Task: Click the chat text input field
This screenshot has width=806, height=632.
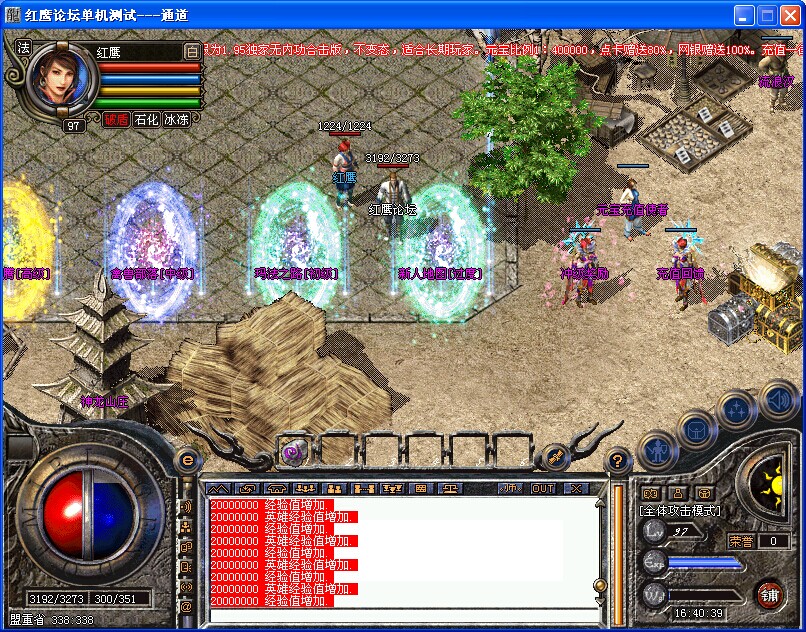Action: point(400,614)
